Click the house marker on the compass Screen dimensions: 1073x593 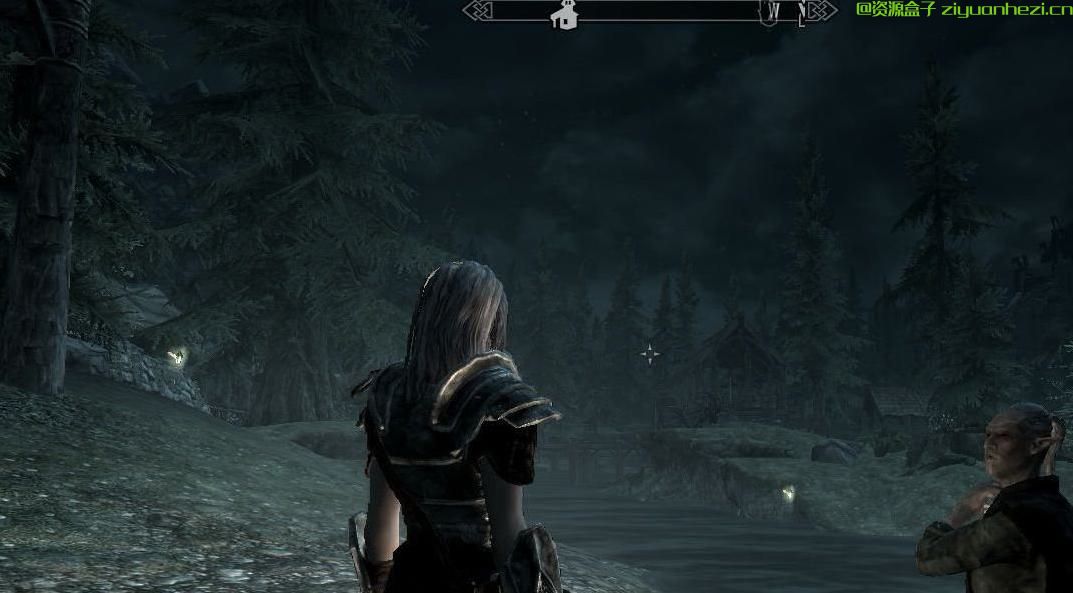coord(565,15)
